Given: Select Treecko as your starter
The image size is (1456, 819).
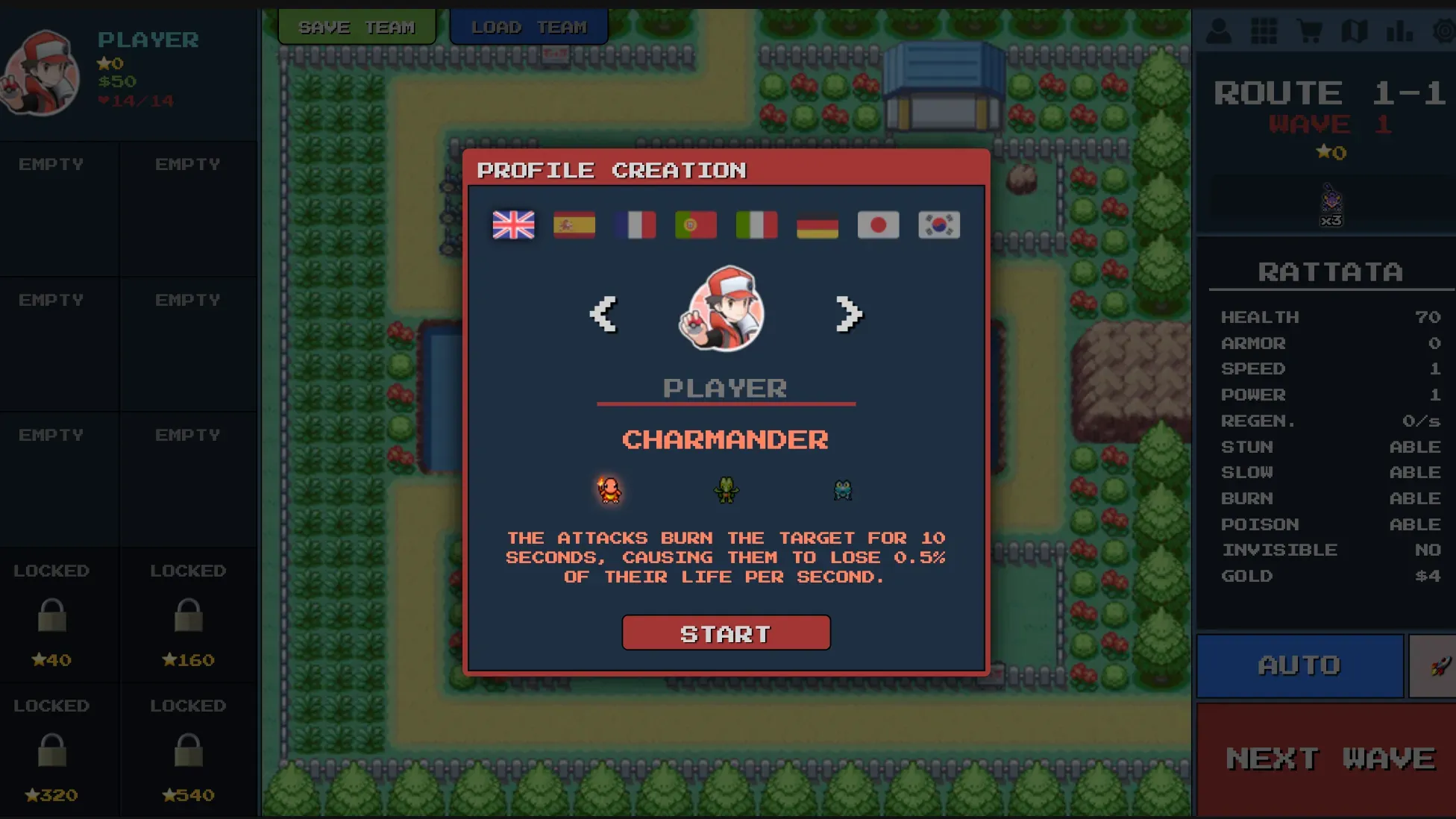Looking at the screenshot, I should pos(726,489).
